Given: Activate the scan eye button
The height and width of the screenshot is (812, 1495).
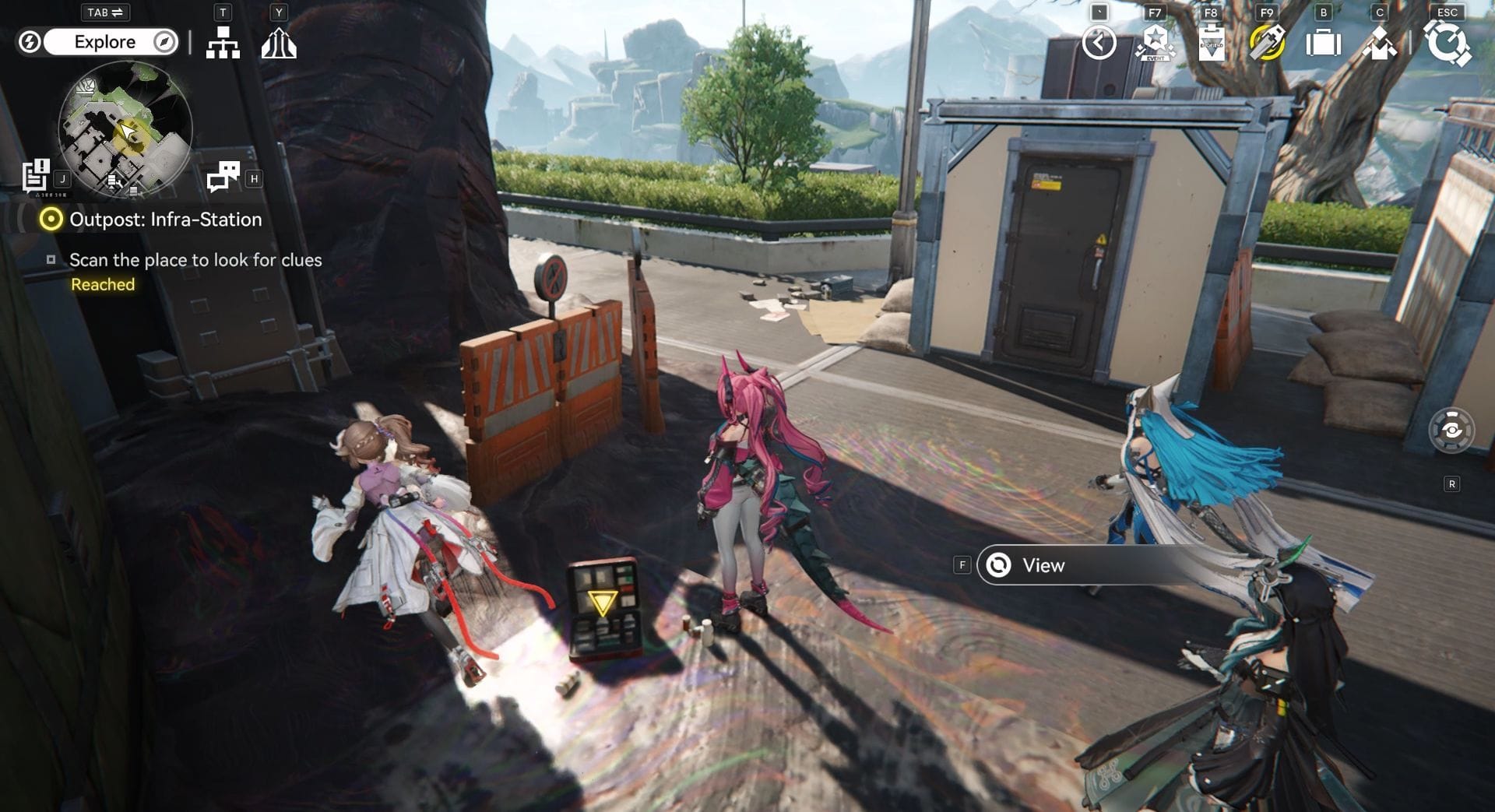Looking at the screenshot, I should coord(1451,431).
